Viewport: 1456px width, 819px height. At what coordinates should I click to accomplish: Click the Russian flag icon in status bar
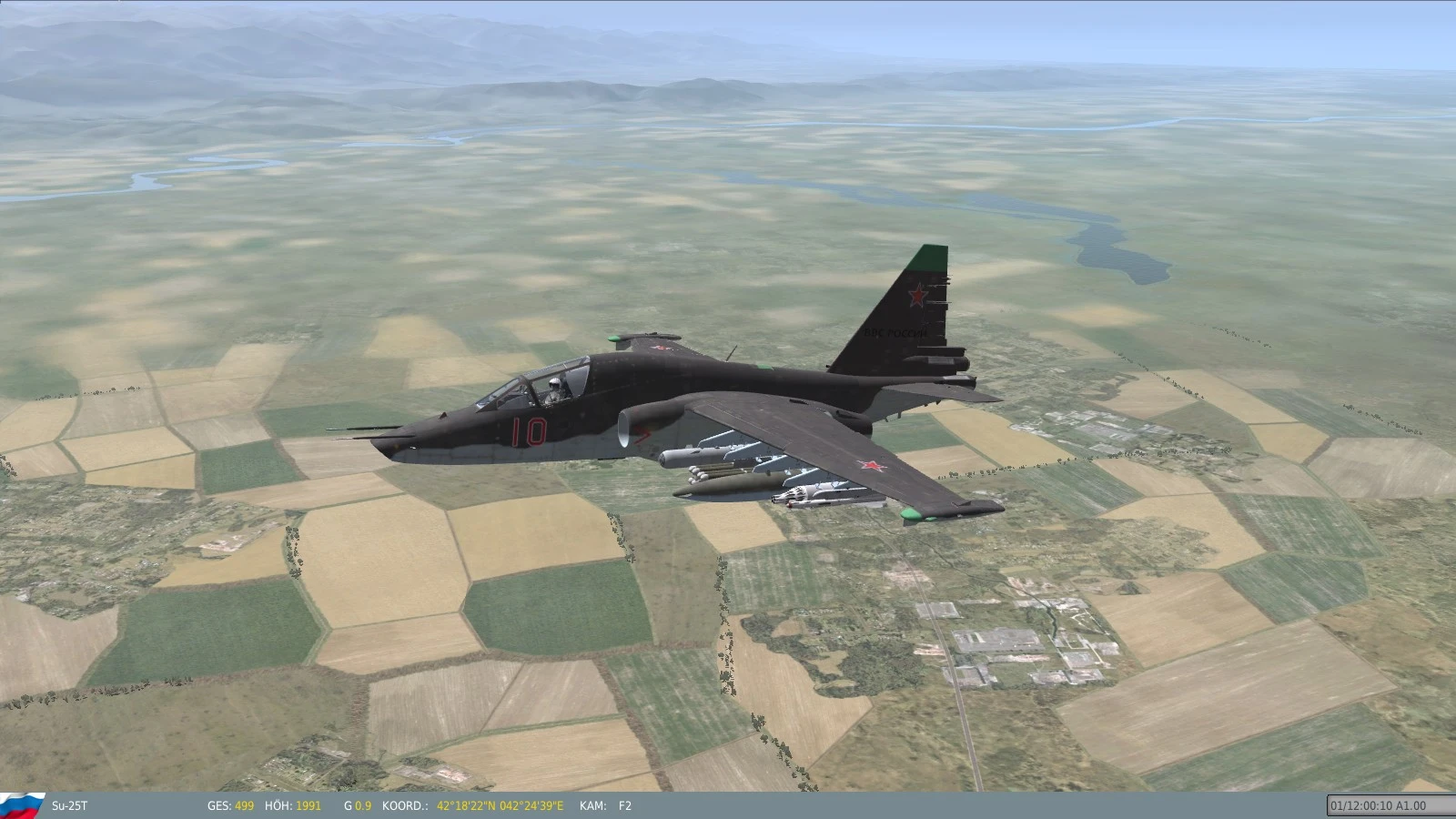tap(23, 805)
